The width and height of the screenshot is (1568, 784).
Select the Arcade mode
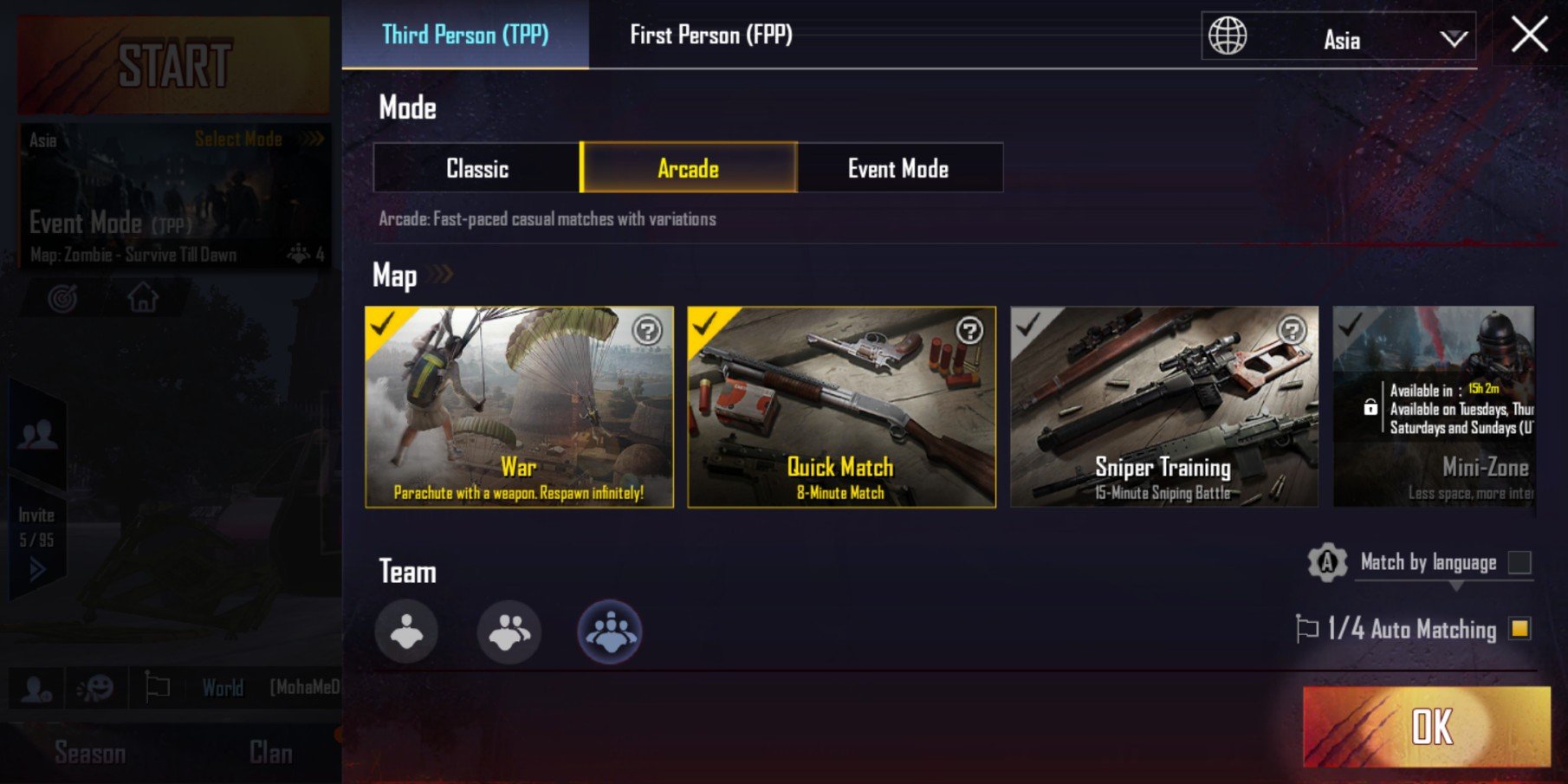(x=689, y=168)
